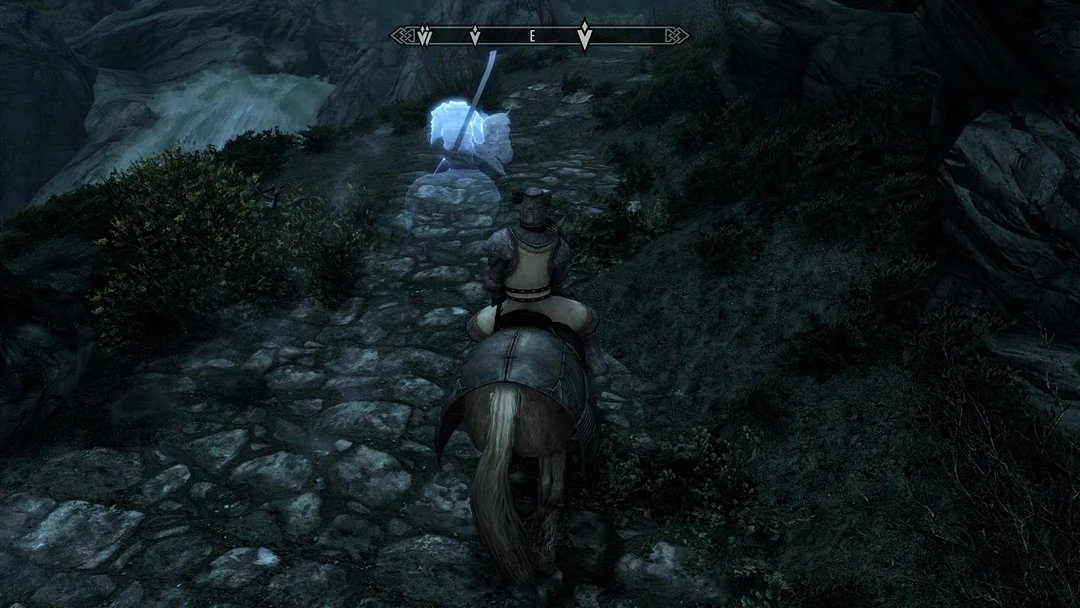1080x608 pixels.
Task: Select the largest quest marker on the compass
Action: 584,36
